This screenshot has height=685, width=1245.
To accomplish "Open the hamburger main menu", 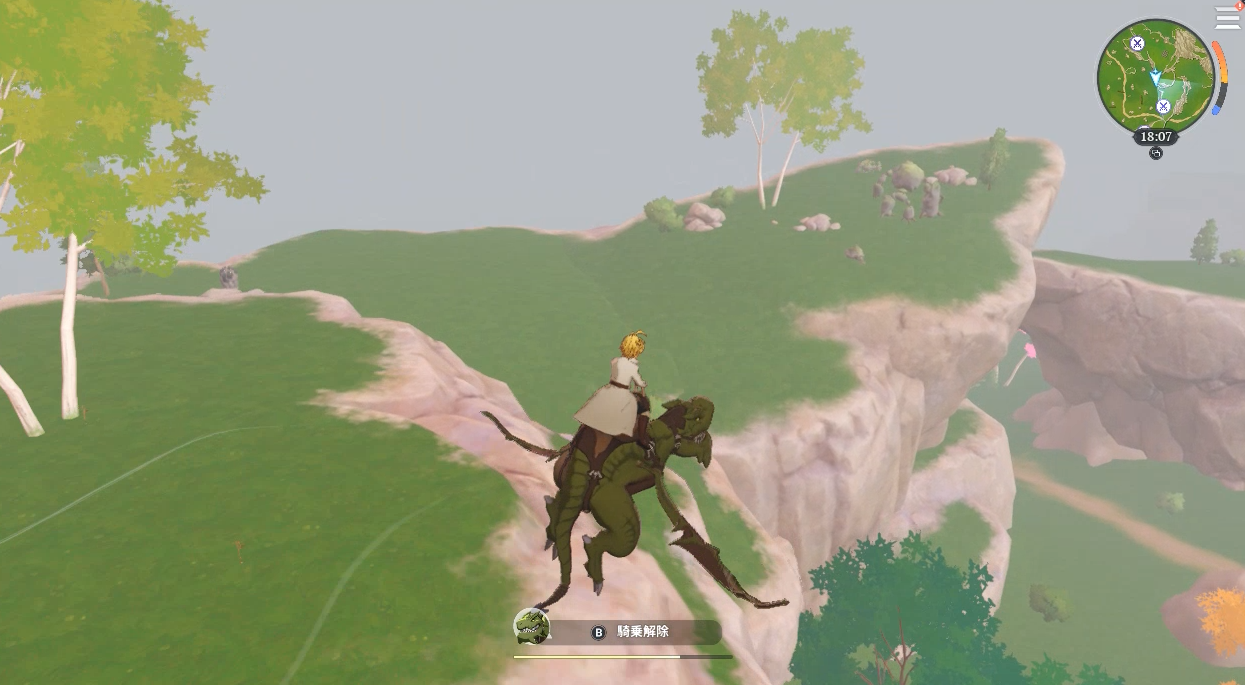I will pyautogui.click(x=1227, y=17).
